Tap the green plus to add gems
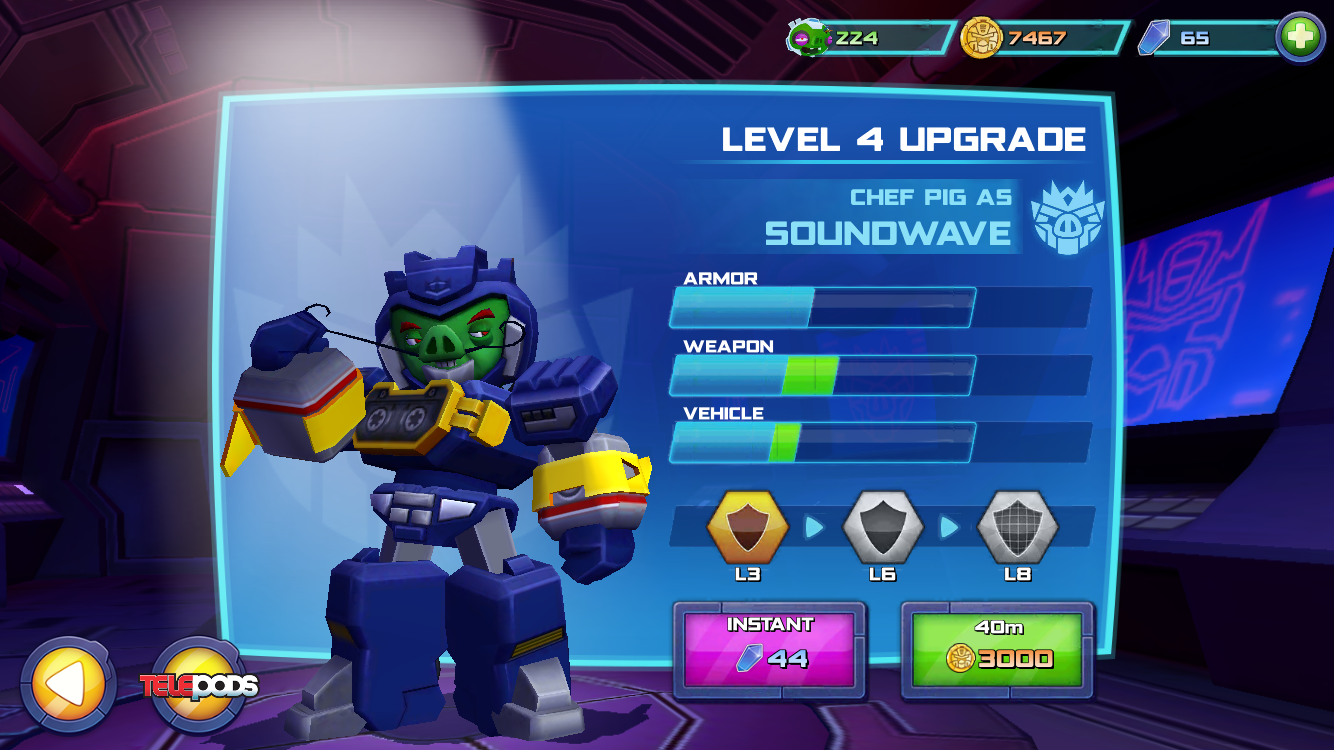This screenshot has width=1334, height=750. point(1300,38)
